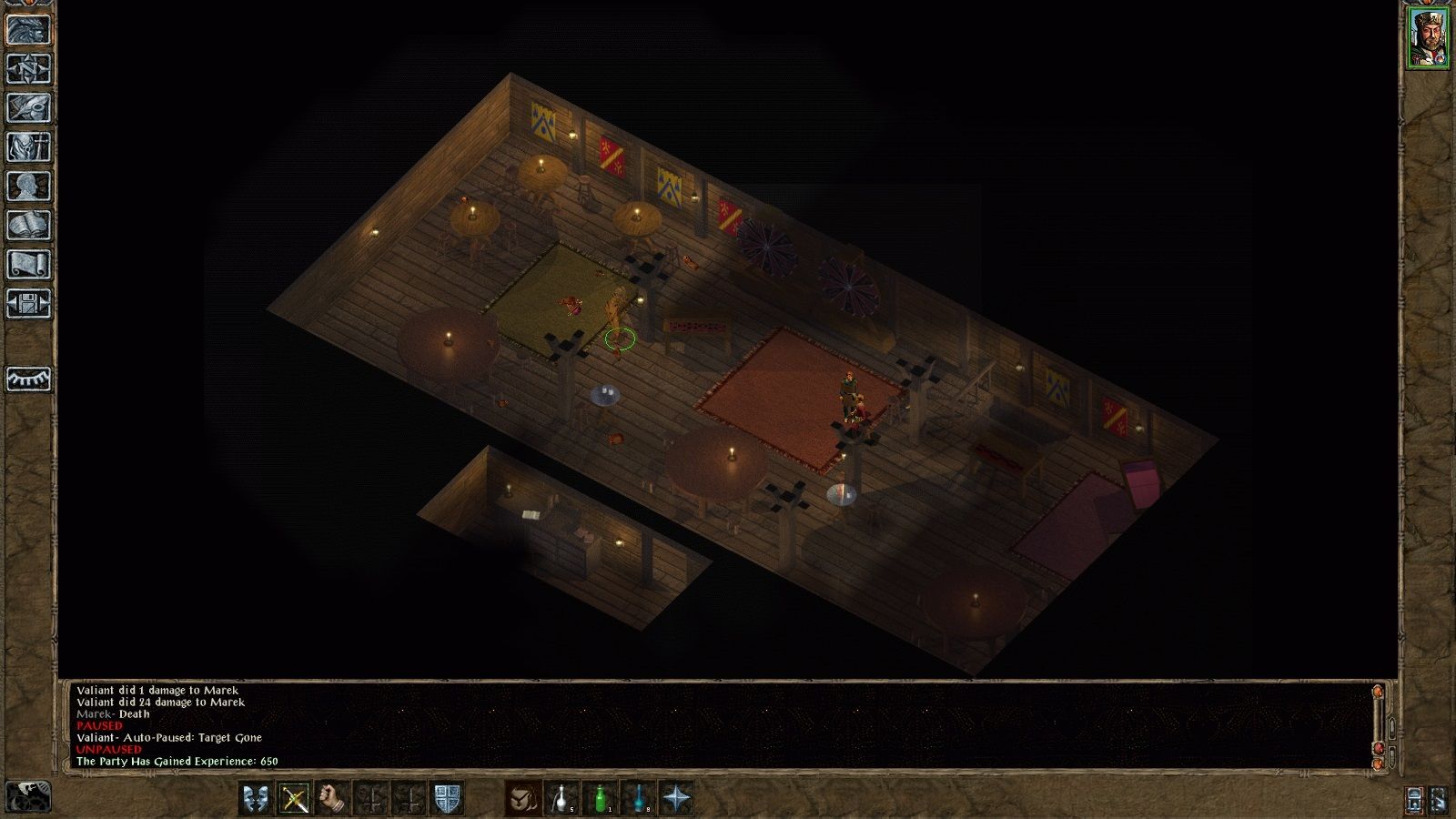Open the area map with the compass button

(28, 68)
